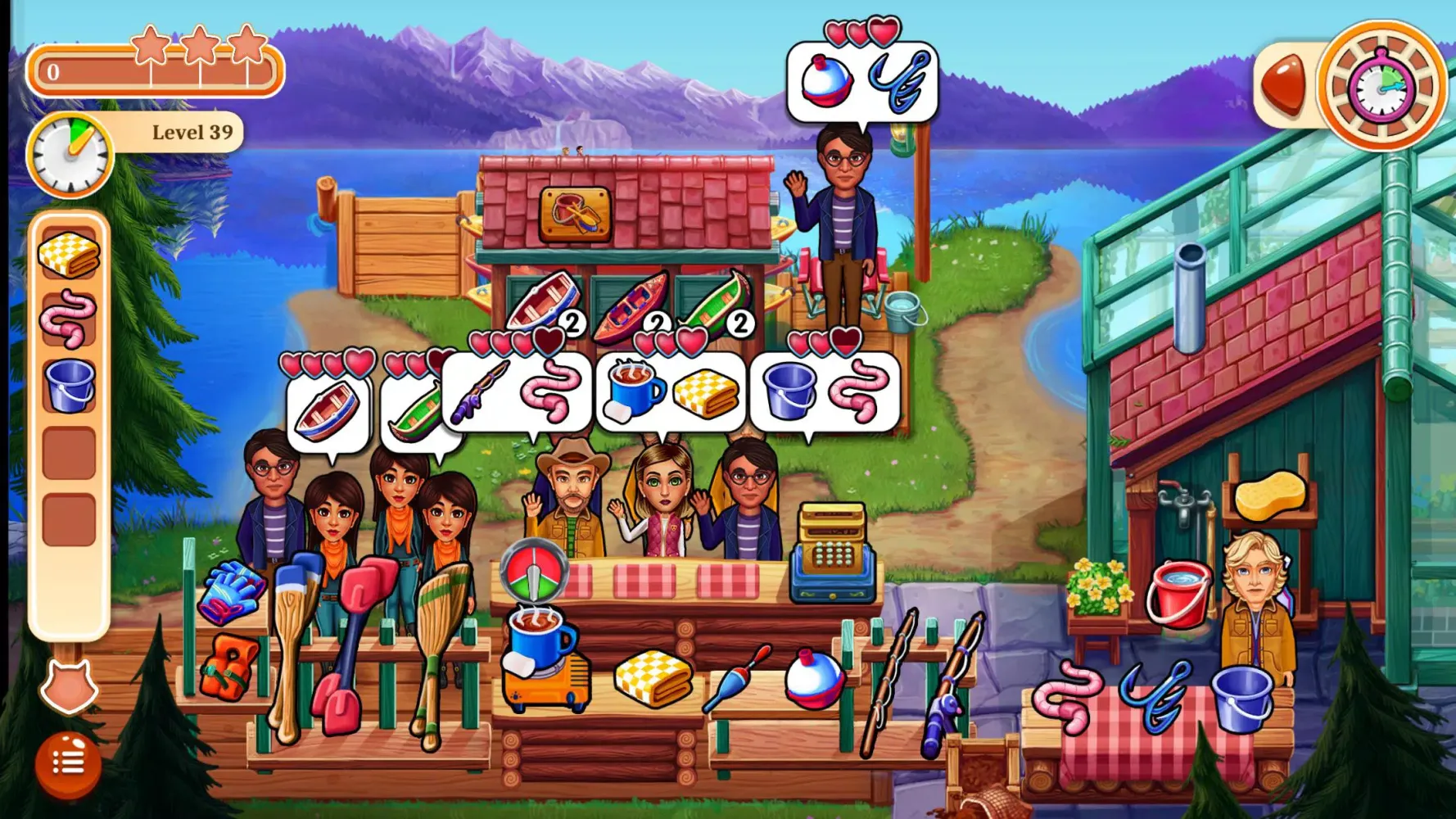
Task: Tap the fox head icon below the tray
Action: tap(69, 686)
